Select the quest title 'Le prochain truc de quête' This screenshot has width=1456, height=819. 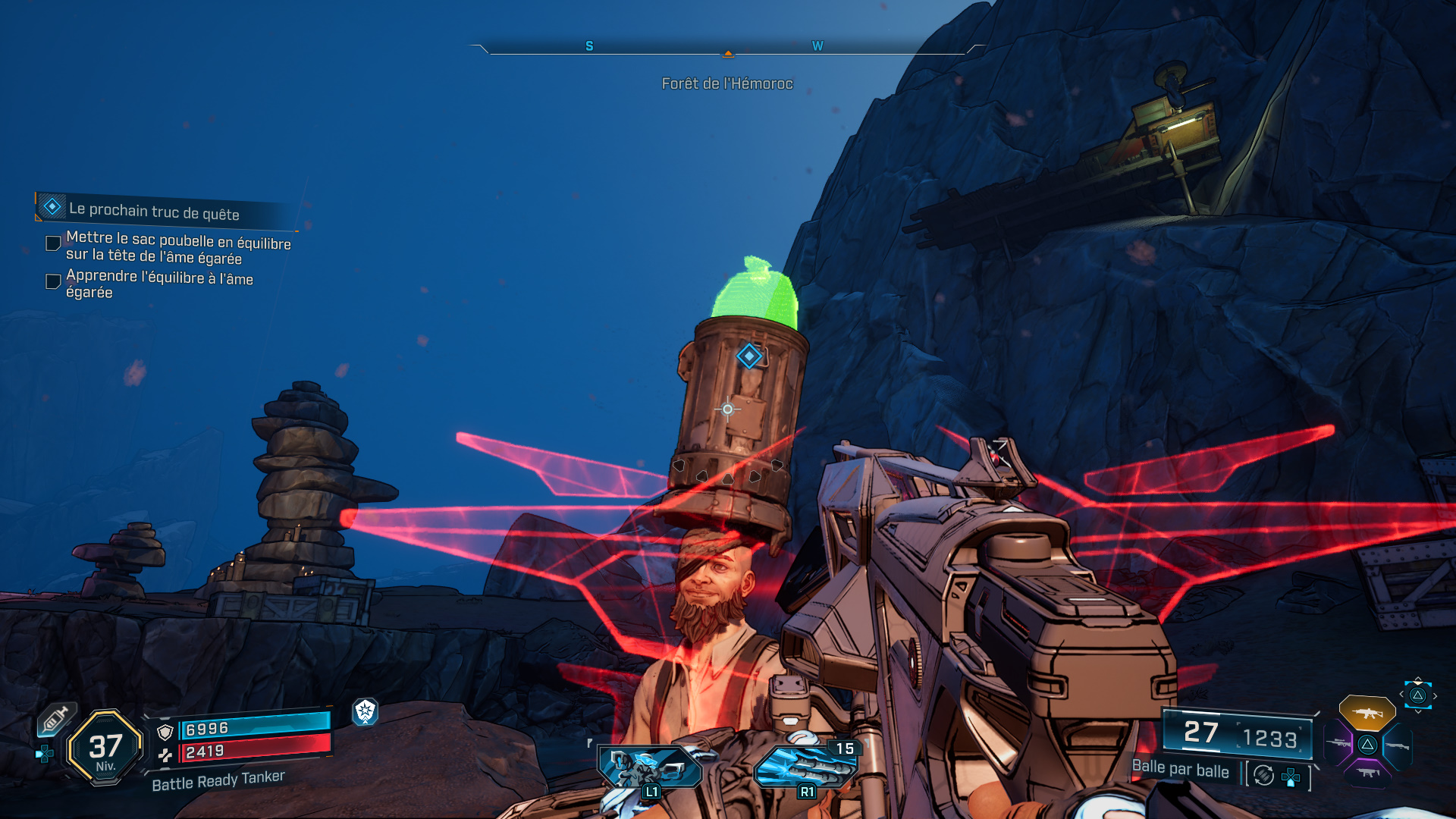[154, 212]
